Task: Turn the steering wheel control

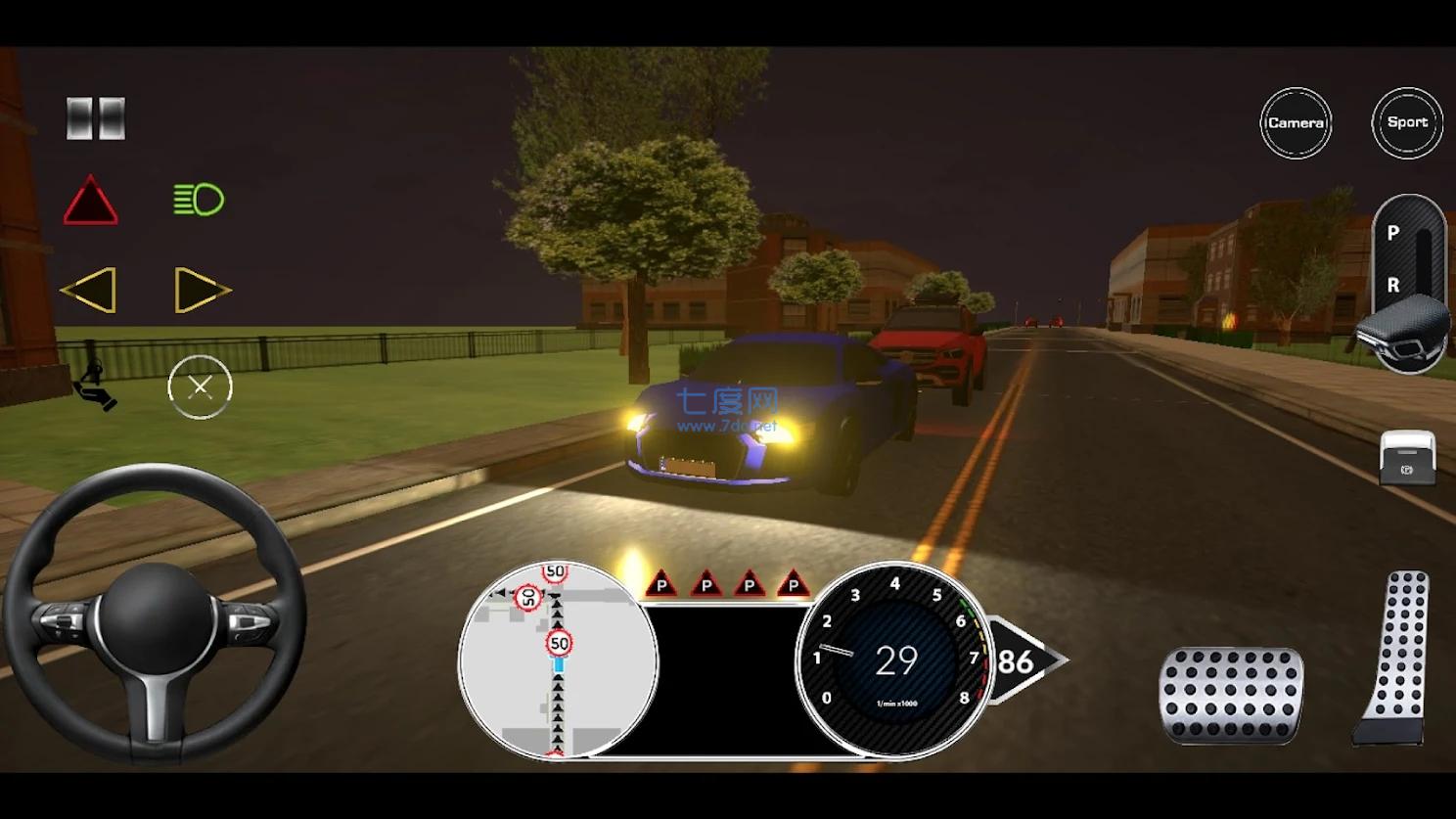Action: pyautogui.click(x=155, y=614)
